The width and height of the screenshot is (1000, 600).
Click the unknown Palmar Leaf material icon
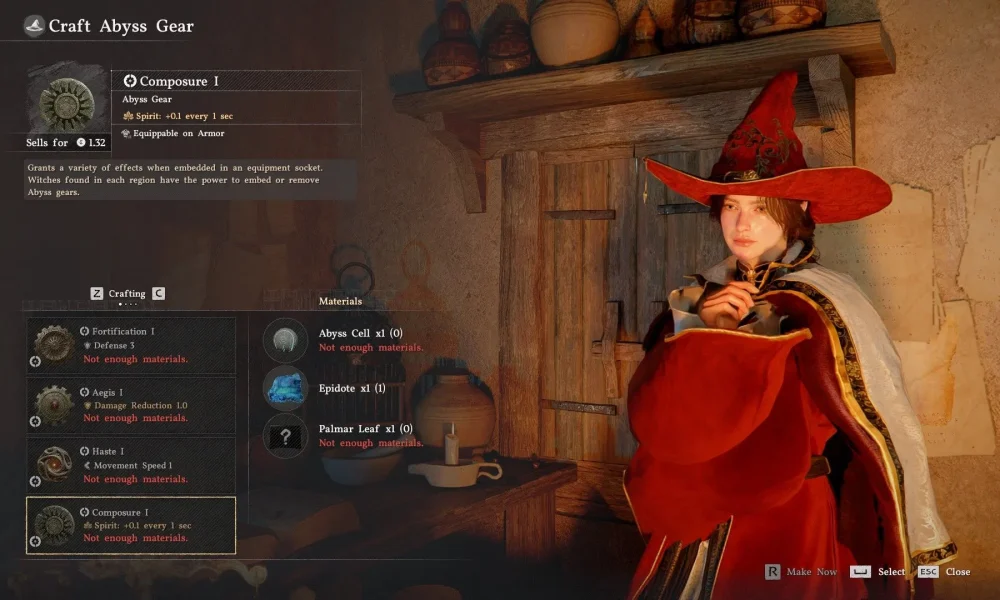(285, 436)
